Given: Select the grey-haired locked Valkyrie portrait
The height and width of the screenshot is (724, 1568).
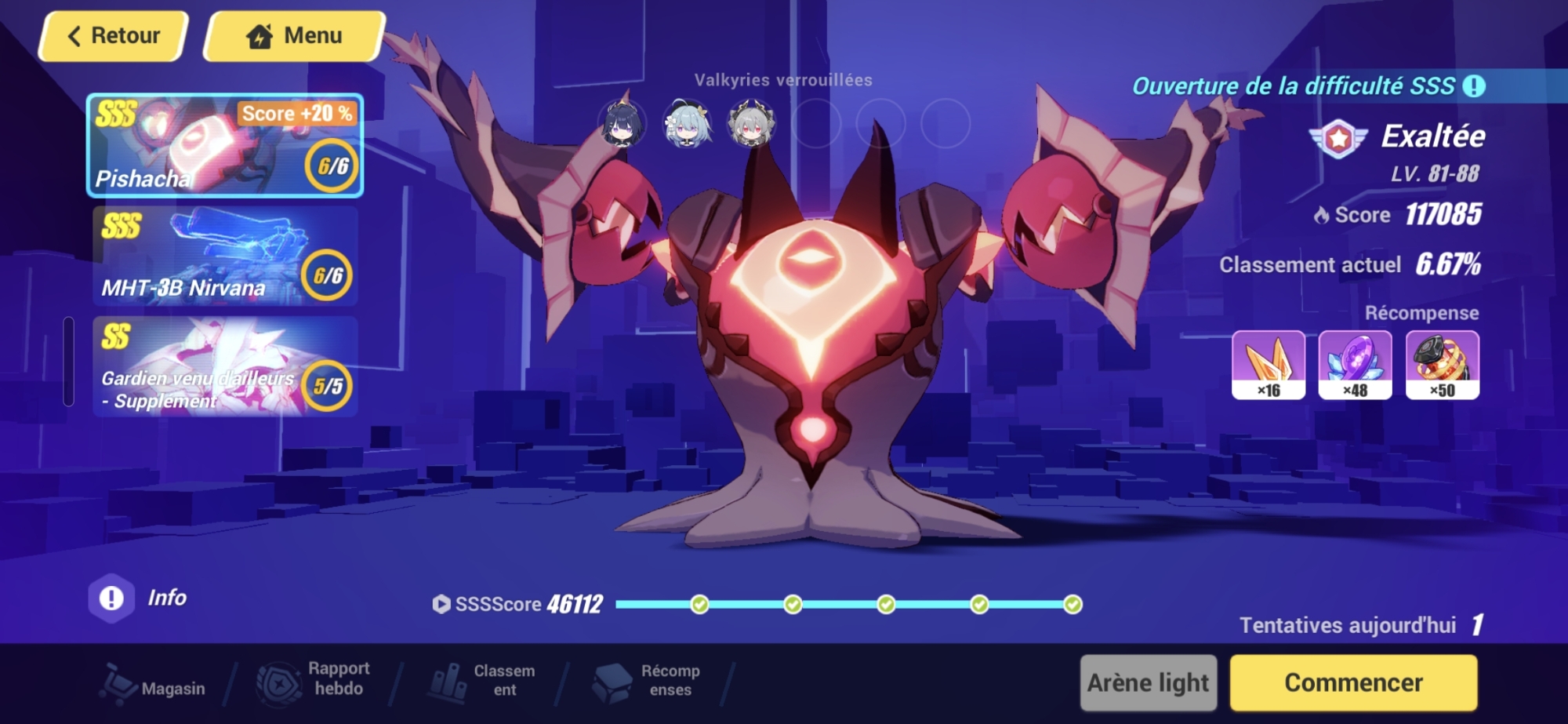Looking at the screenshot, I should (x=752, y=124).
